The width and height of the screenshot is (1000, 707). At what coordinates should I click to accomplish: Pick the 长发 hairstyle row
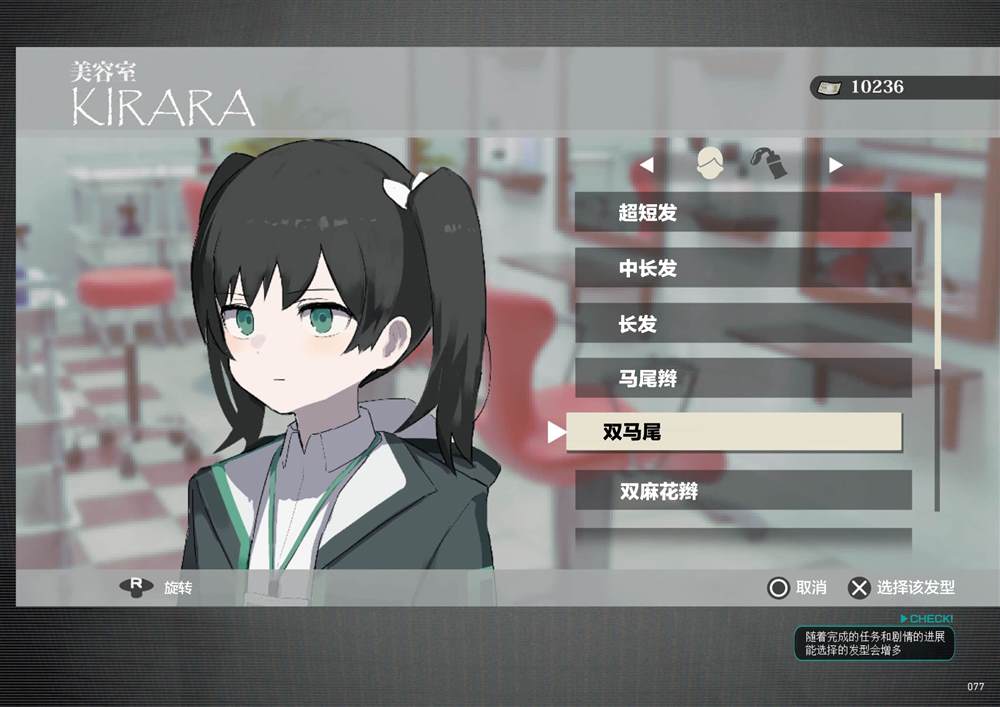(742, 324)
